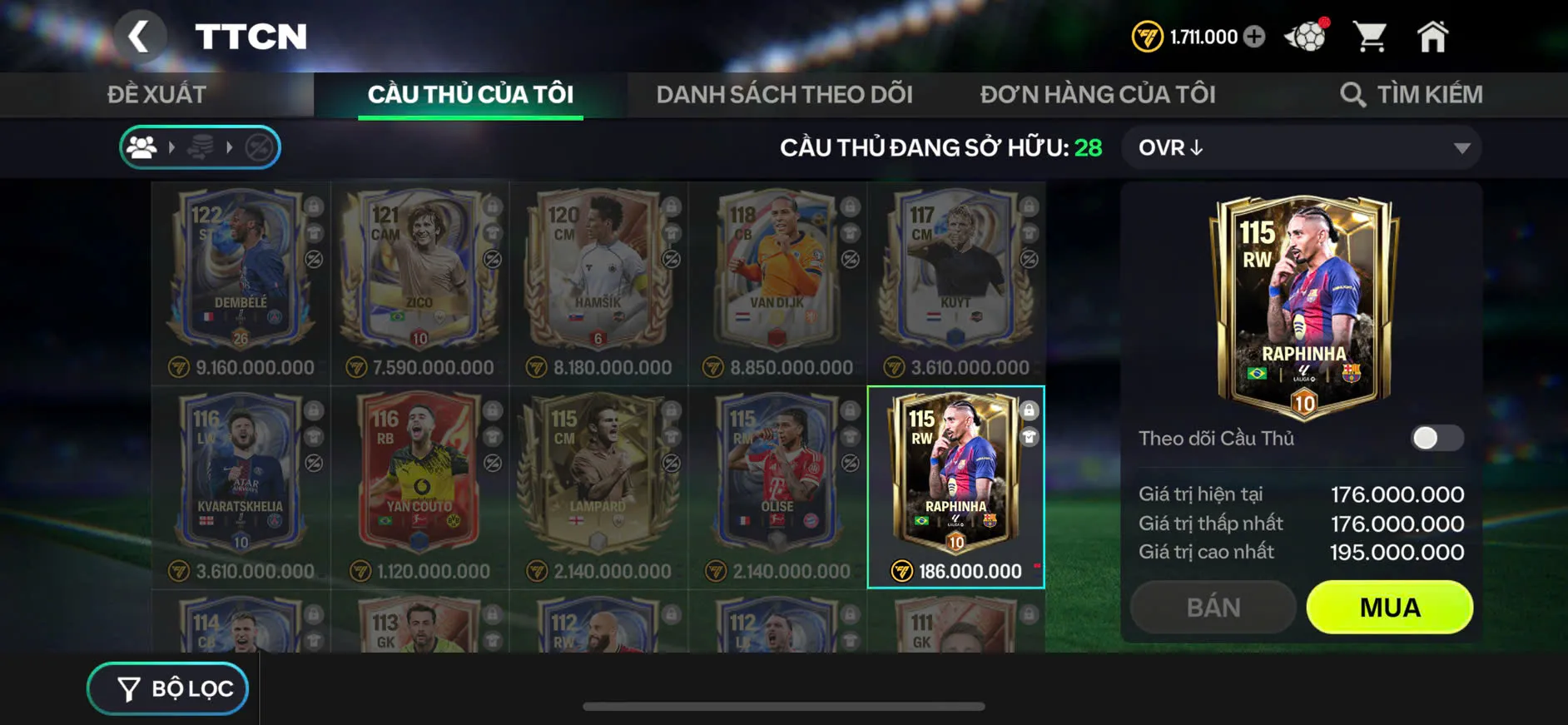Open the OVR sorting dropdown
This screenshot has width=1568, height=725.
click(x=1302, y=148)
